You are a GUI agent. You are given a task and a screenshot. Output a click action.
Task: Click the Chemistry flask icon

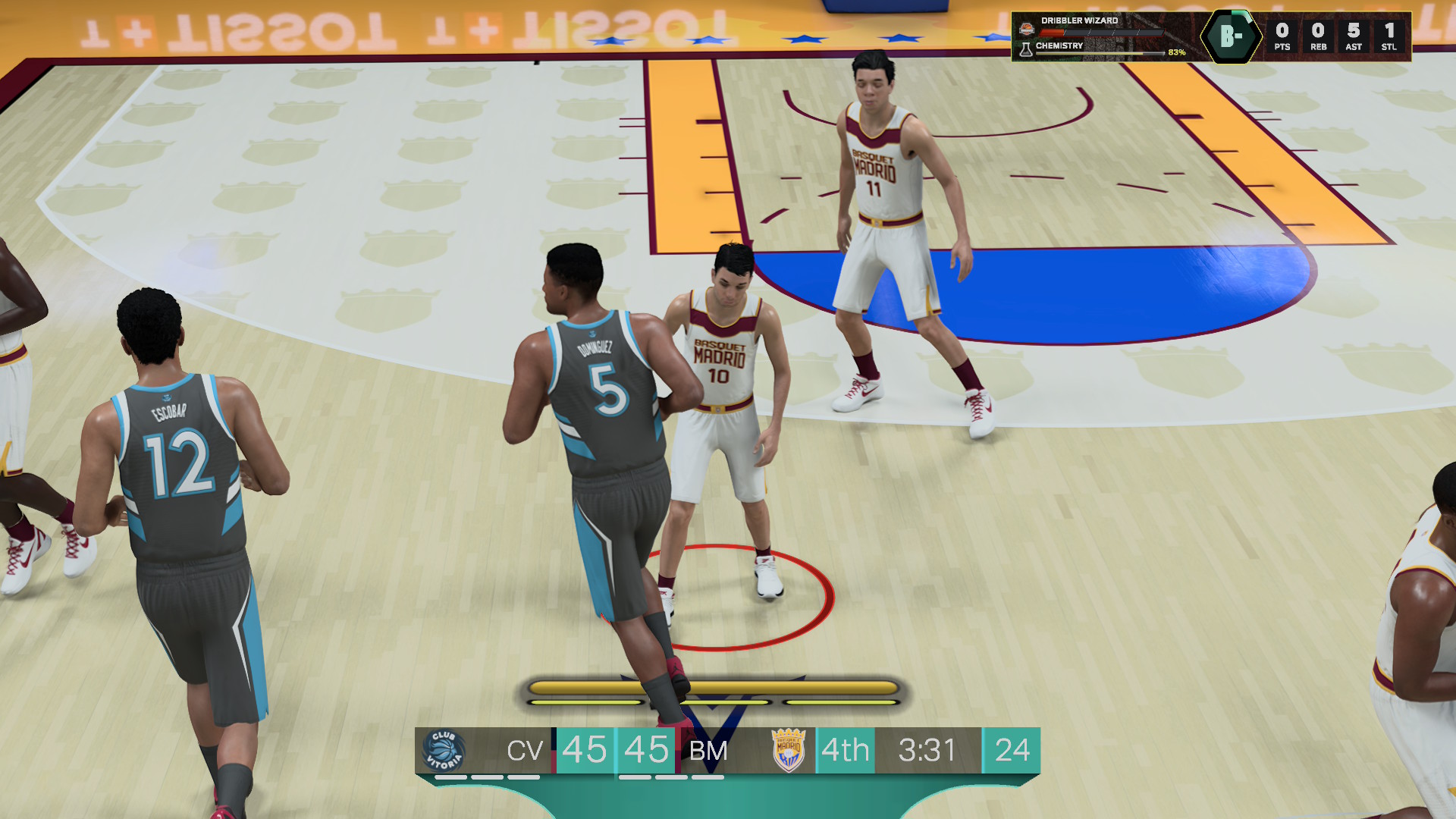pyautogui.click(x=1026, y=50)
